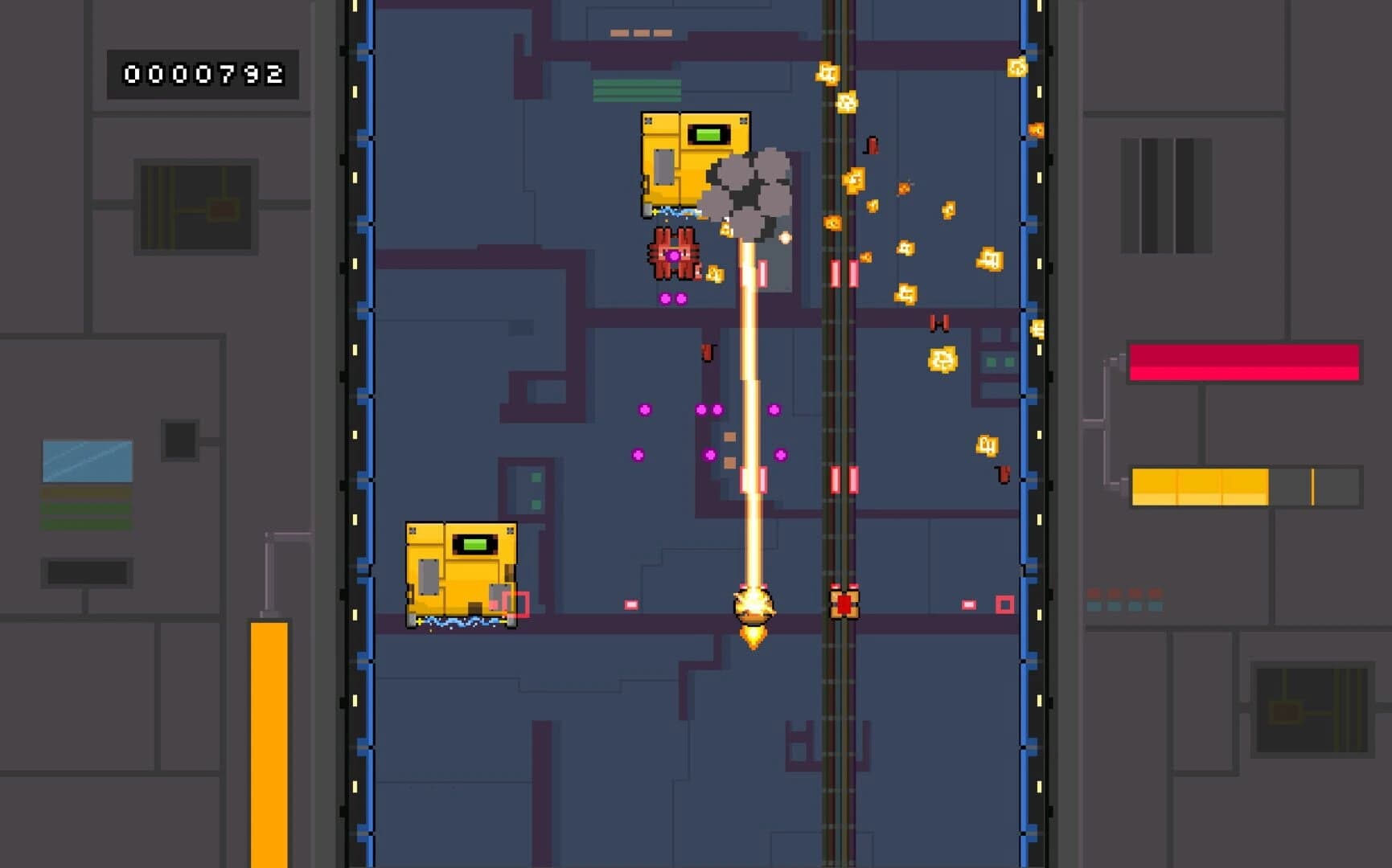
Task: Toggle the blue monitor panel on the left wall
Action: 85,458
